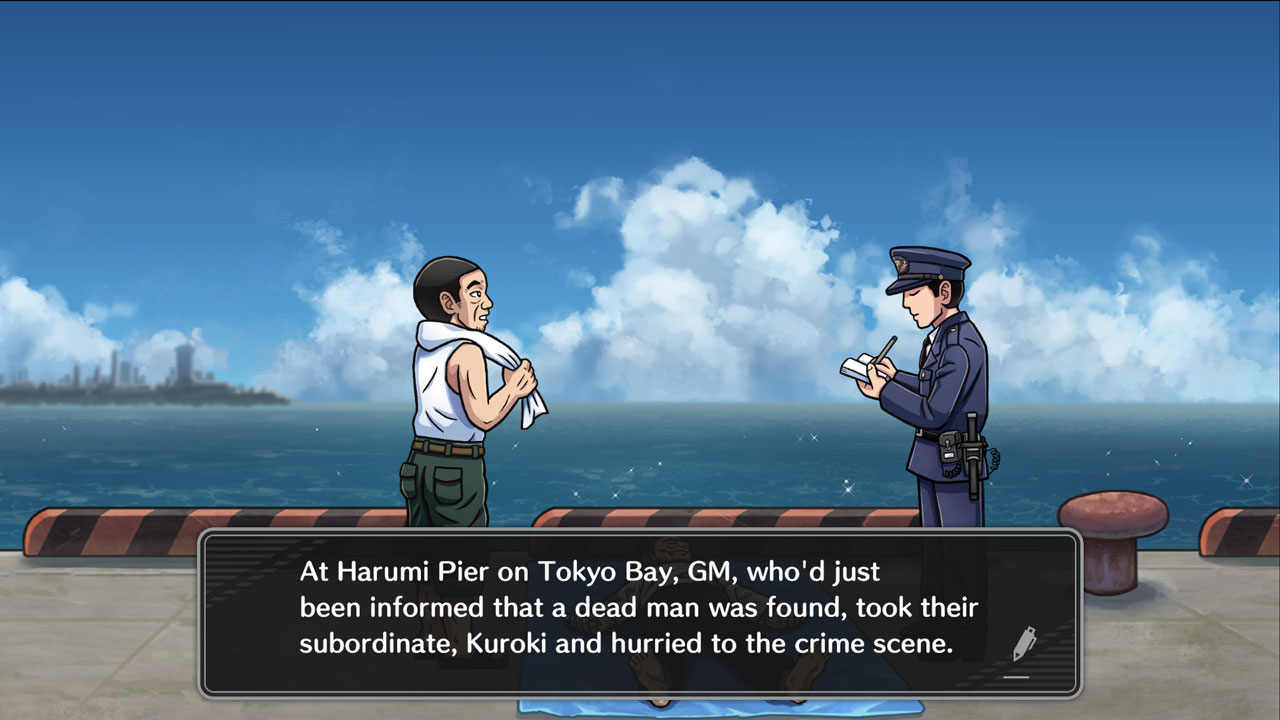The height and width of the screenshot is (720, 1280).
Task: Click the pen the officer is writing with
Action: (x=888, y=348)
